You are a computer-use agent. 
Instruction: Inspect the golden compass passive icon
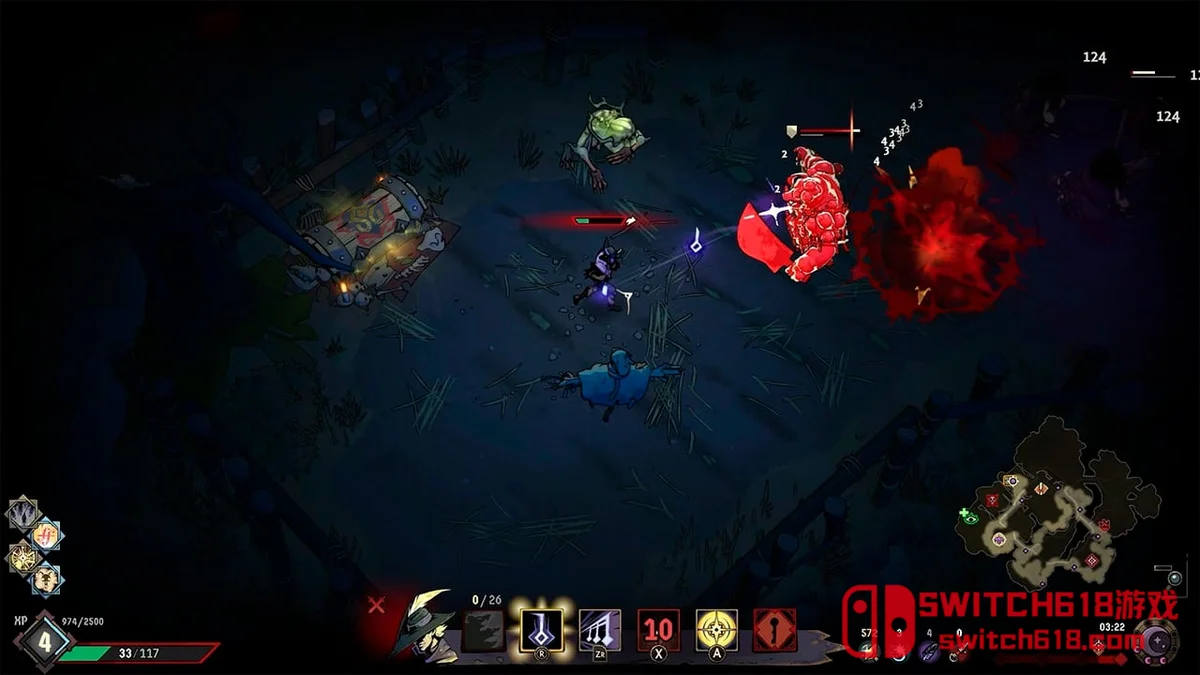pyautogui.click(x=22, y=558)
